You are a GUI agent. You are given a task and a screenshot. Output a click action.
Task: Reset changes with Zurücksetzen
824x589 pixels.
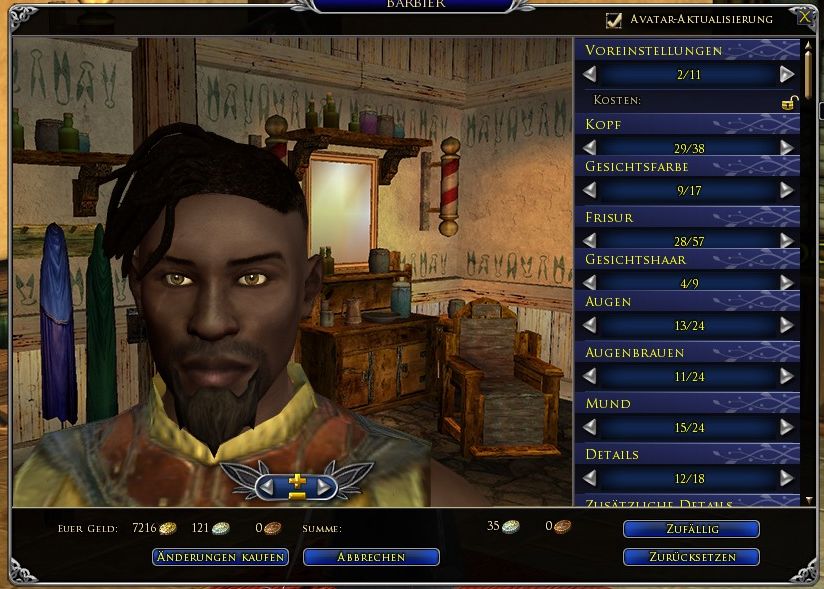point(691,557)
